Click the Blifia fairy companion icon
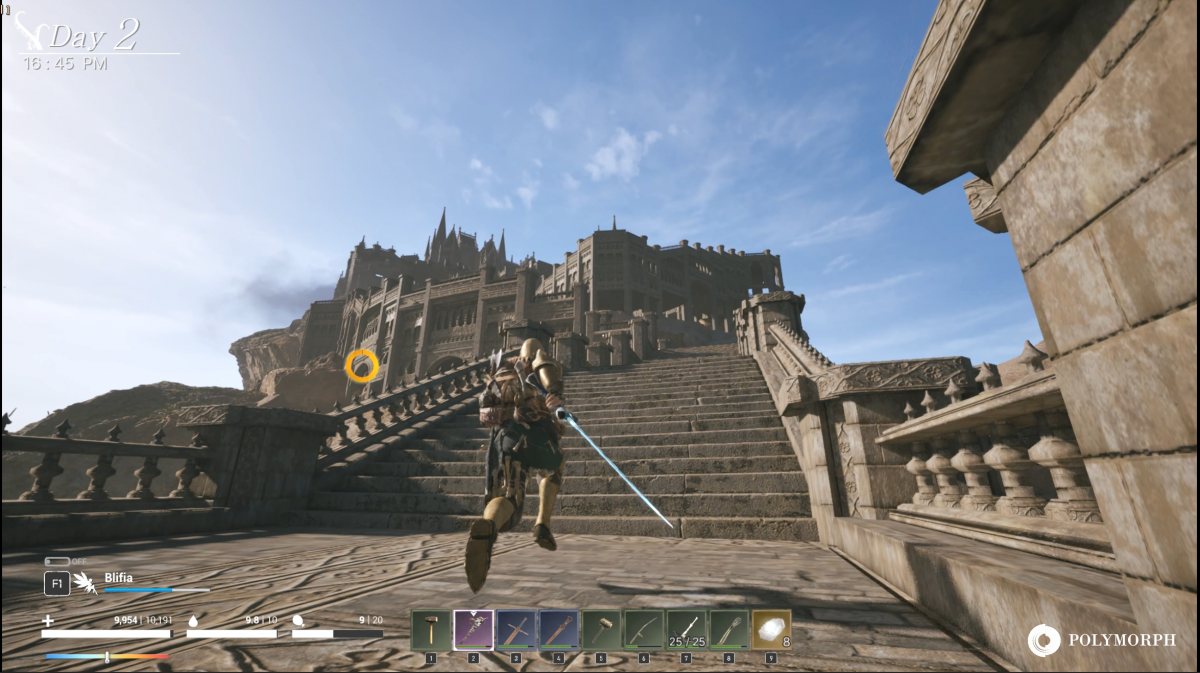The image size is (1200, 673). point(88,583)
